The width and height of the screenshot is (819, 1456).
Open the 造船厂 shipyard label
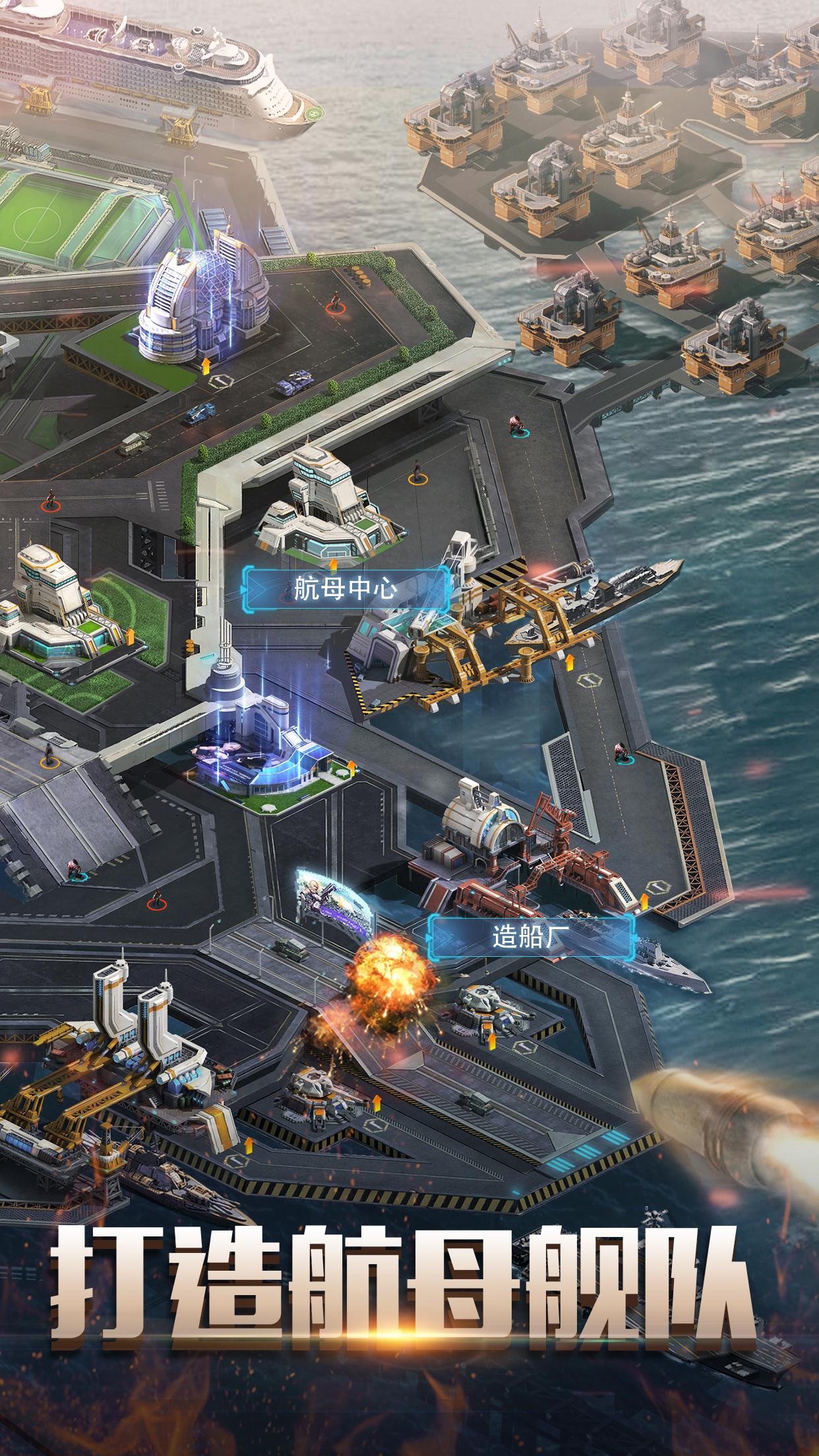coord(531,936)
